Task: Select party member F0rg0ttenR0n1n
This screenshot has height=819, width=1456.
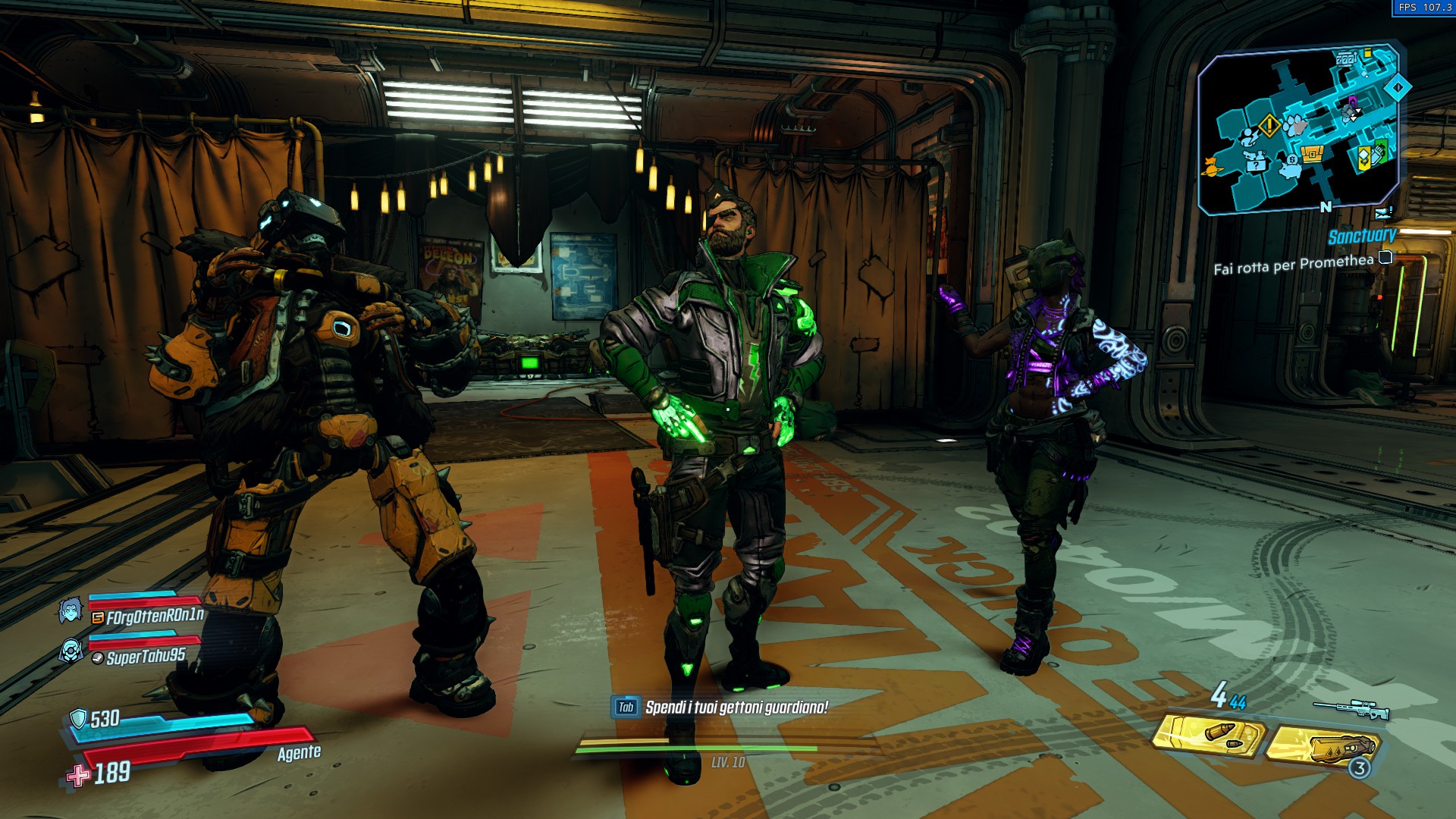Action: (x=155, y=617)
